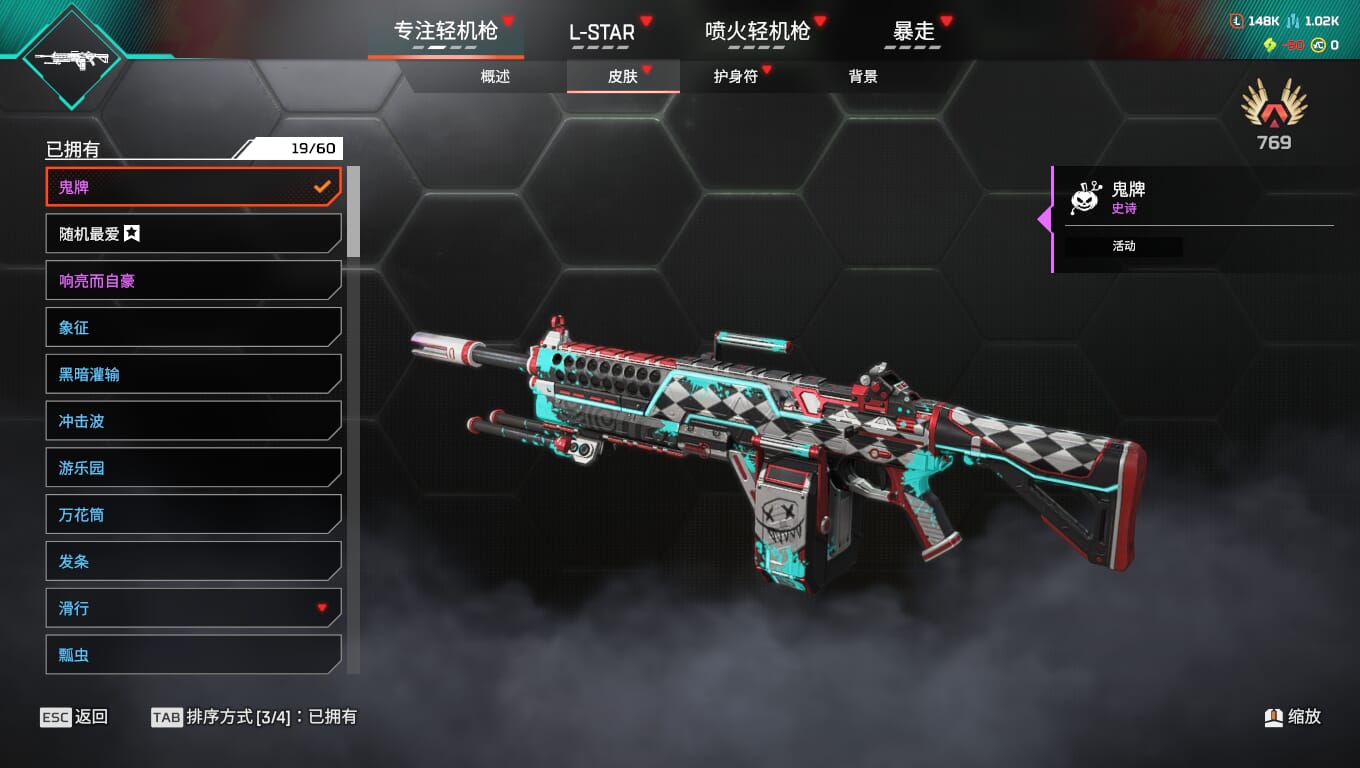Select the 瓢虫 skin row
This screenshot has width=1360, height=768.
tap(194, 655)
